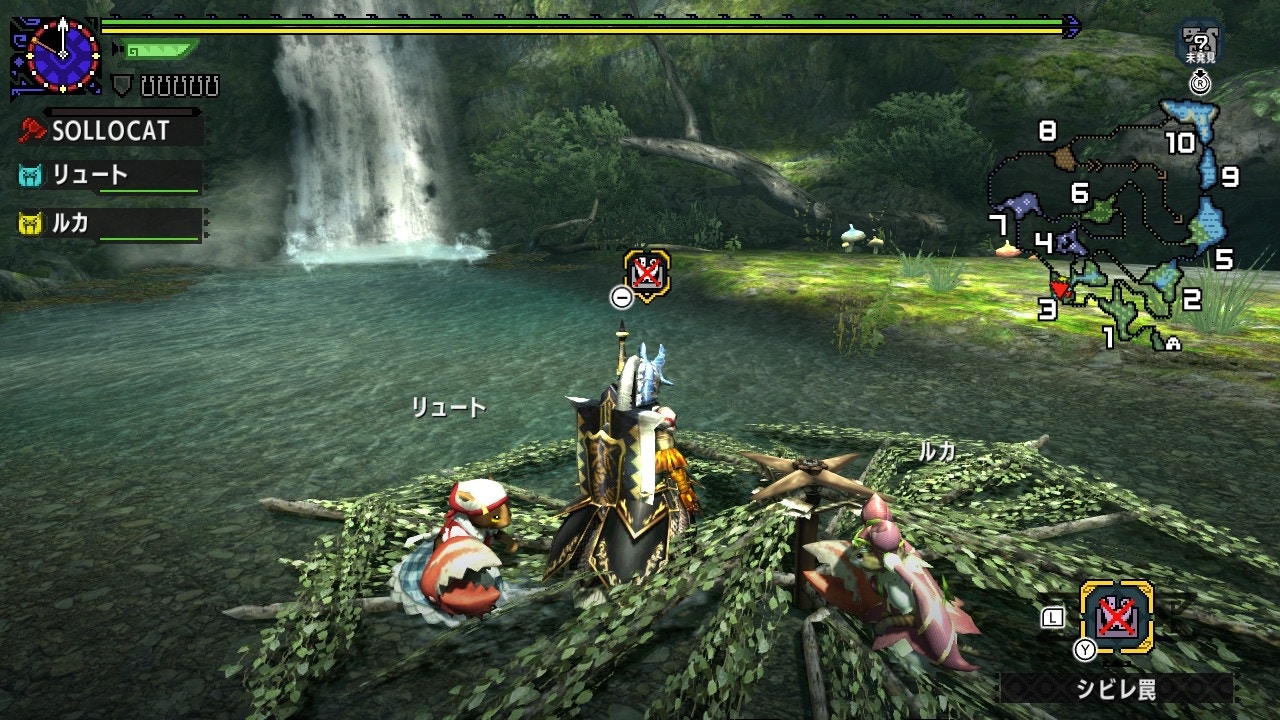The height and width of the screenshot is (720, 1280).
Task: Click the camp marker A on the minimap
Action: 1173,342
